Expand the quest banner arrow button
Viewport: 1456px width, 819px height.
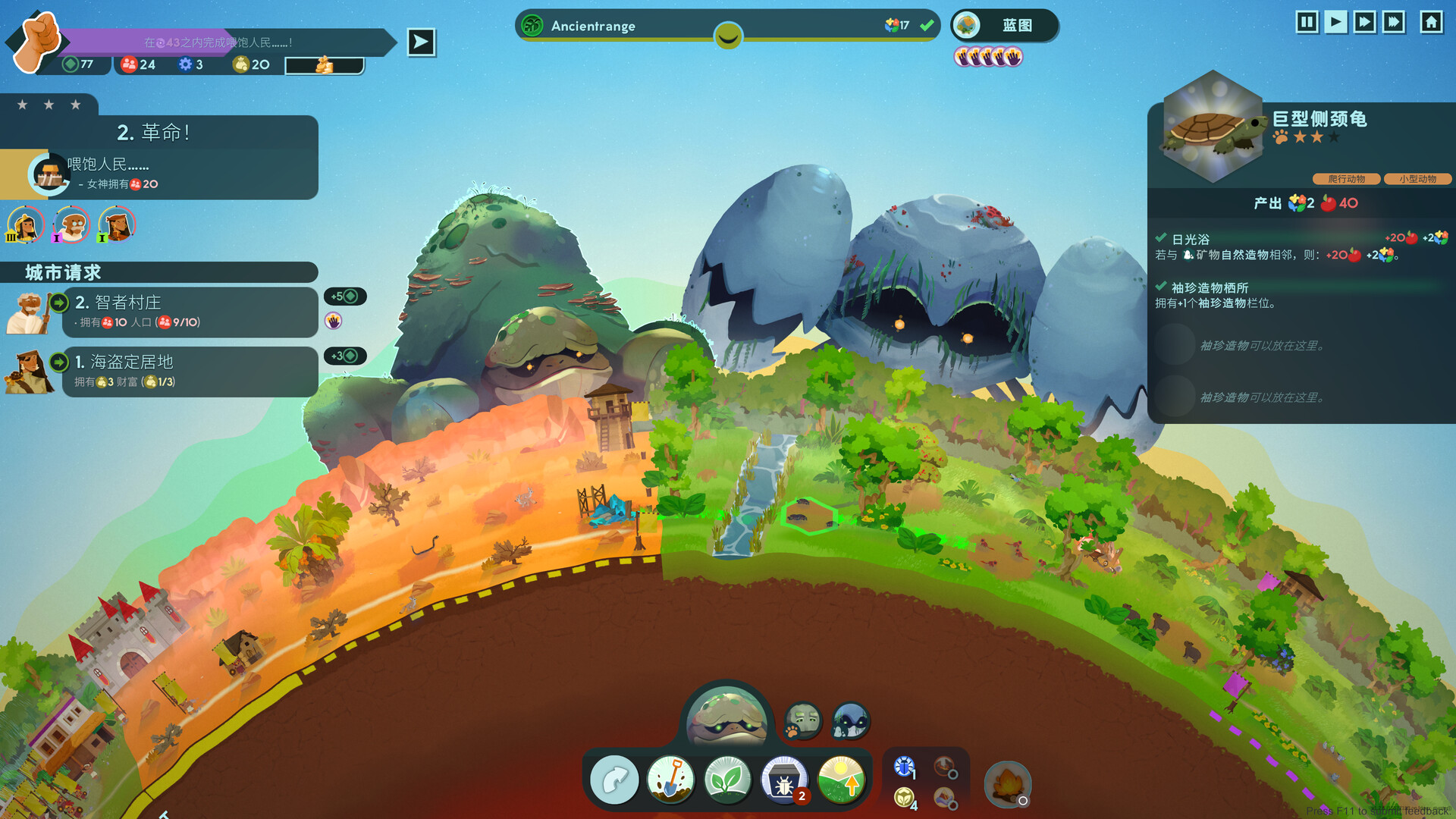click(420, 42)
